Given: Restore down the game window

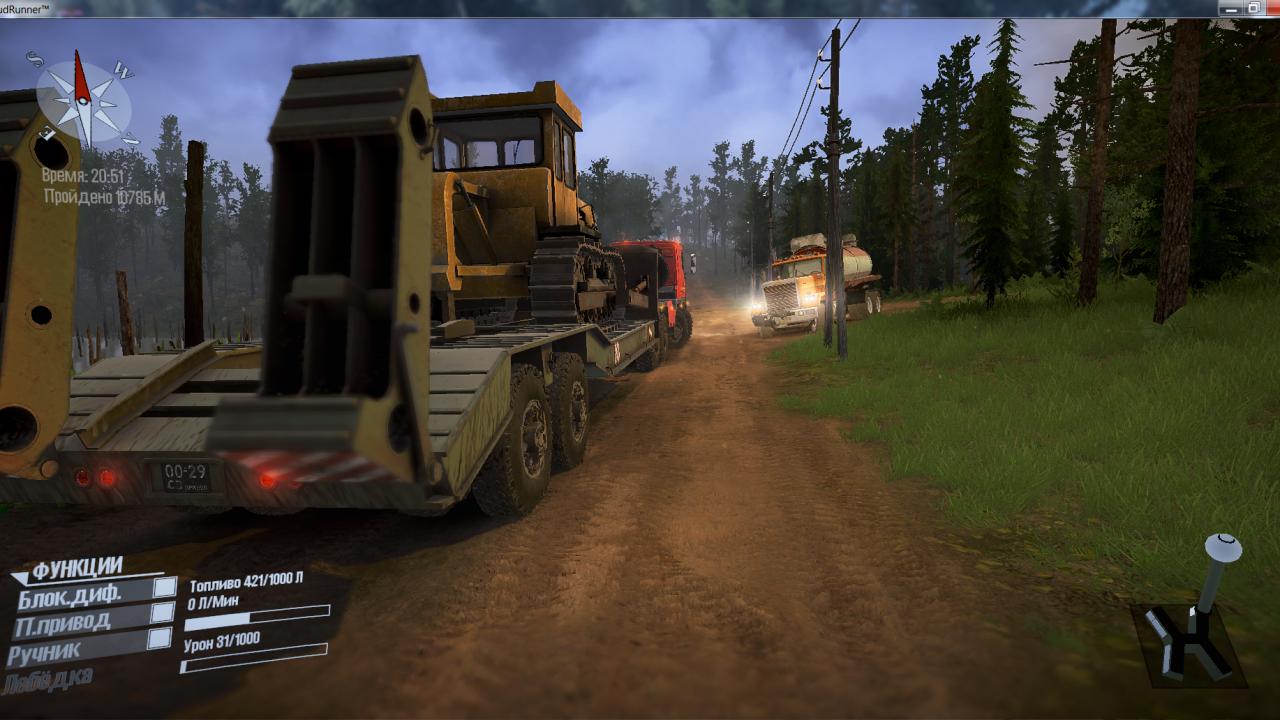Looking at the screenshot, I should point(1253,8).
